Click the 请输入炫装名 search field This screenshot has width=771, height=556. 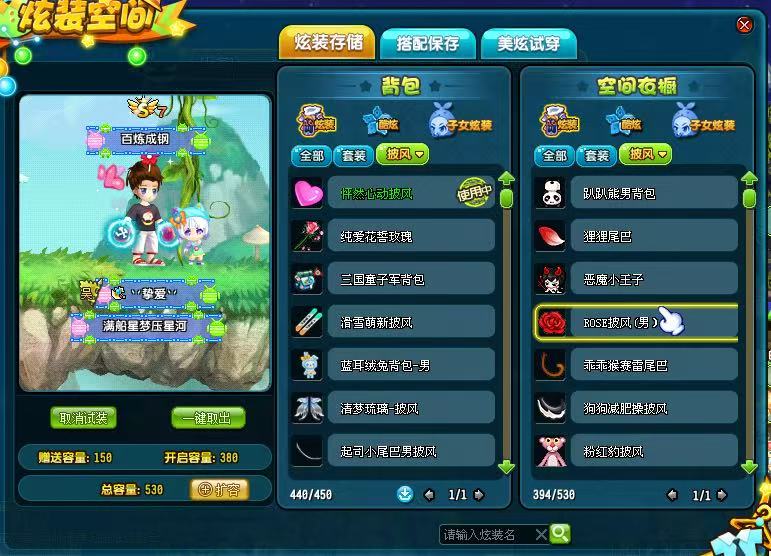[x=487, y=534]
